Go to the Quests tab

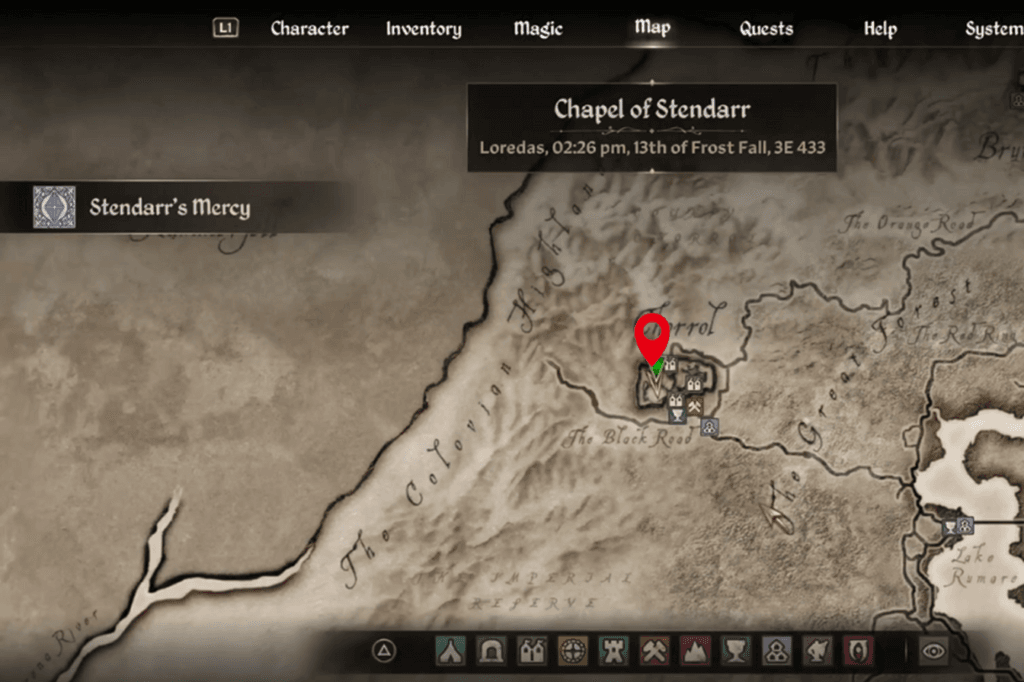766,29
